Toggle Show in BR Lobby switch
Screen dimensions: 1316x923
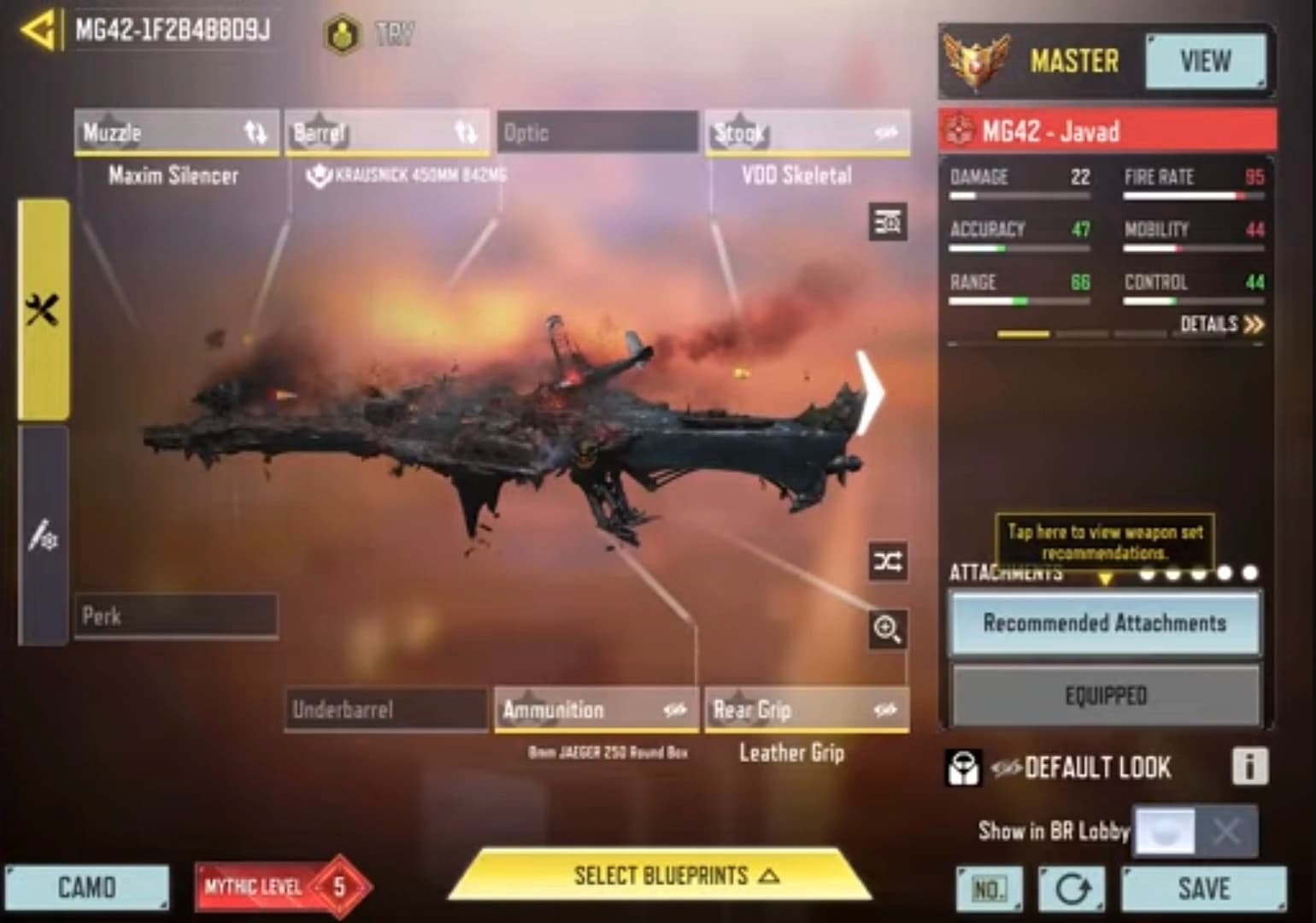coord(1195,831)
